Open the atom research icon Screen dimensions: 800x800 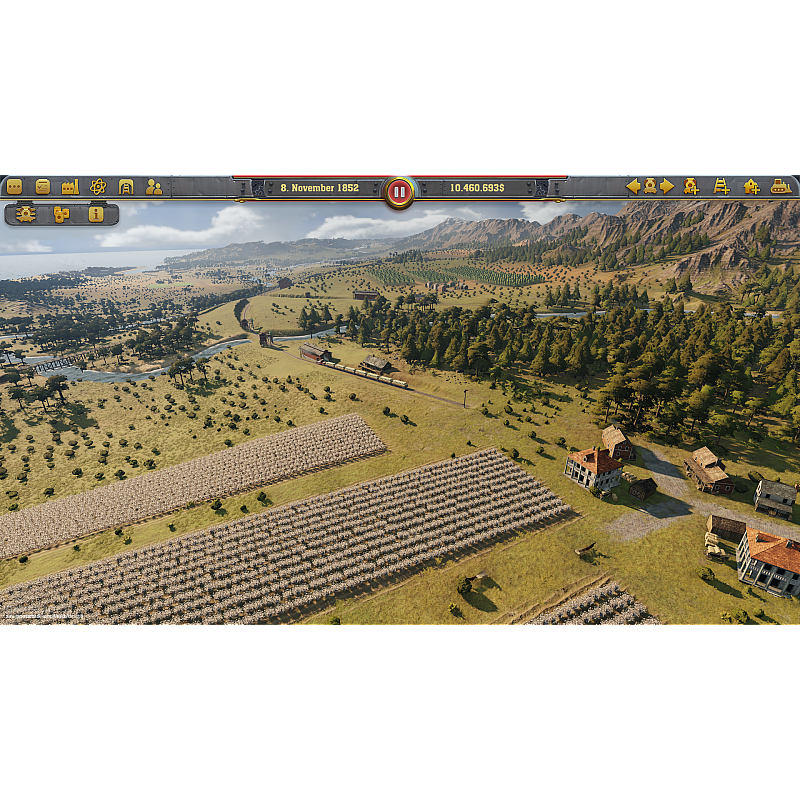[x=98, y=187]
